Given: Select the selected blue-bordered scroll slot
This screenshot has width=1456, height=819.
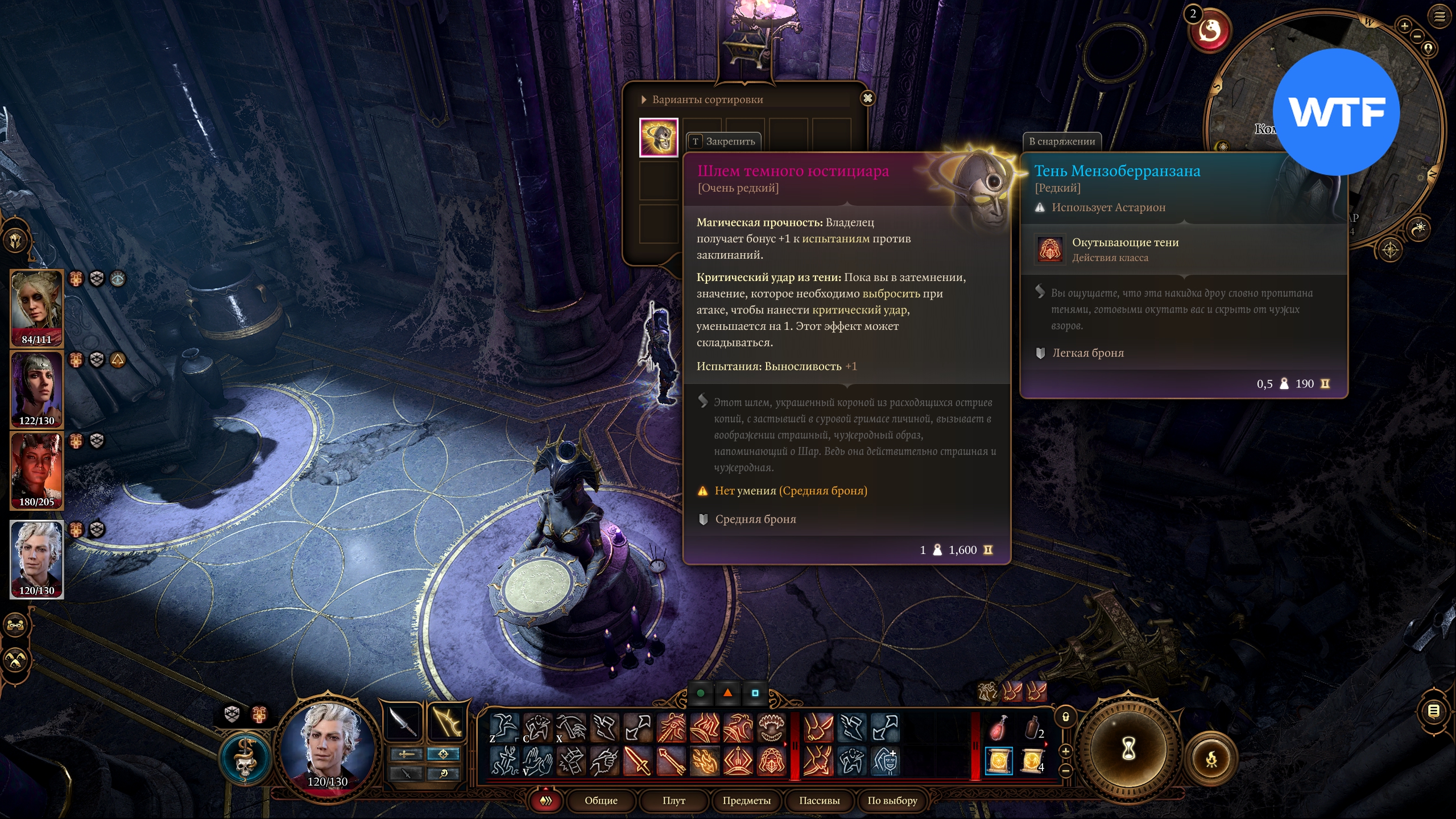Looking at the screenshot, I should click(x=998, y=761).
